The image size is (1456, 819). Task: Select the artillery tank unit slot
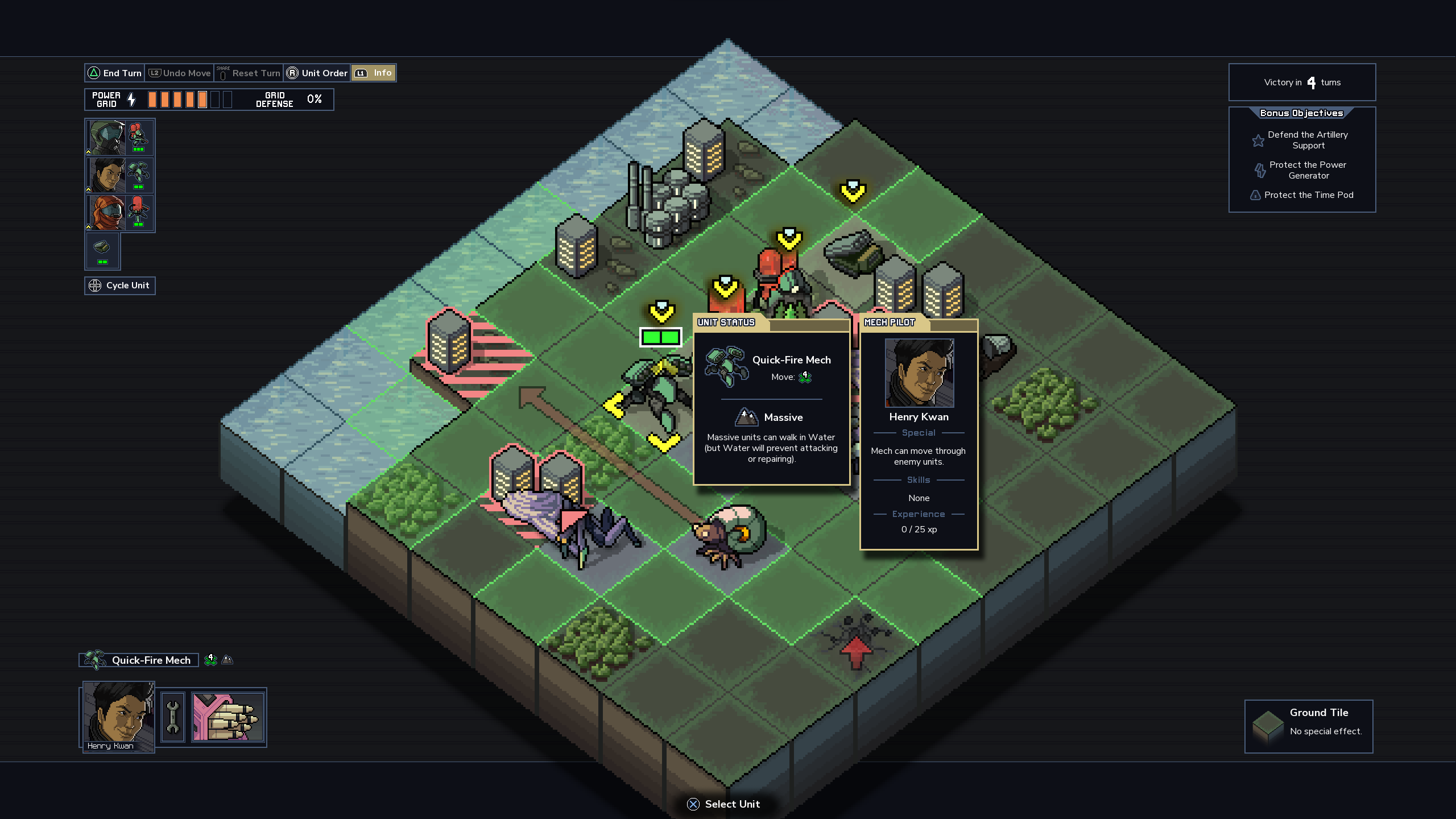pos(102,250)
